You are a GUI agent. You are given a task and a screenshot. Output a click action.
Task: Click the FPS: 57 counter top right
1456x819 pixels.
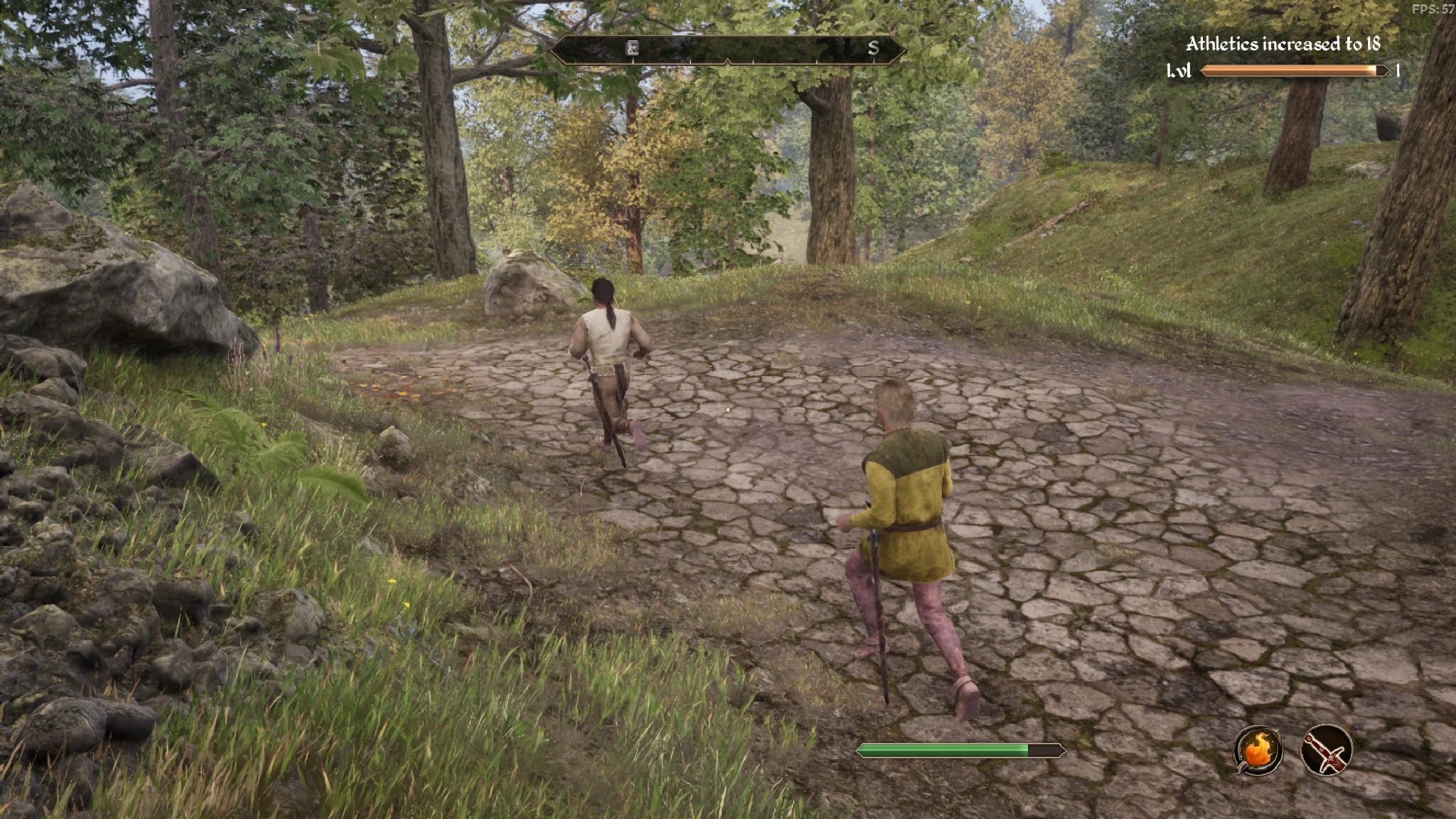[1434, 9]
